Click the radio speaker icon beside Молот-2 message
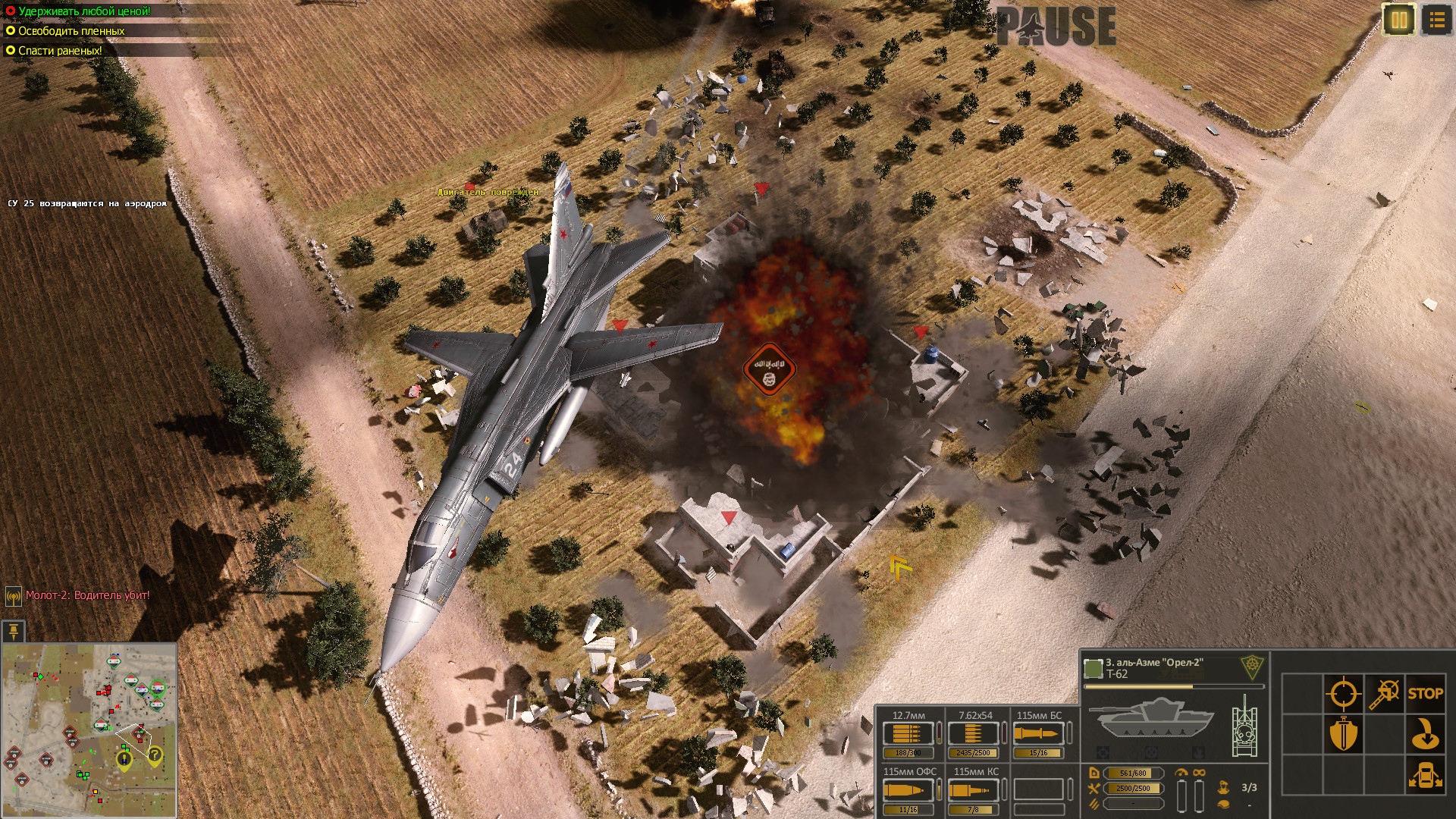The height and width of the screenshot is (819, 1456). [x=12, y=595]
